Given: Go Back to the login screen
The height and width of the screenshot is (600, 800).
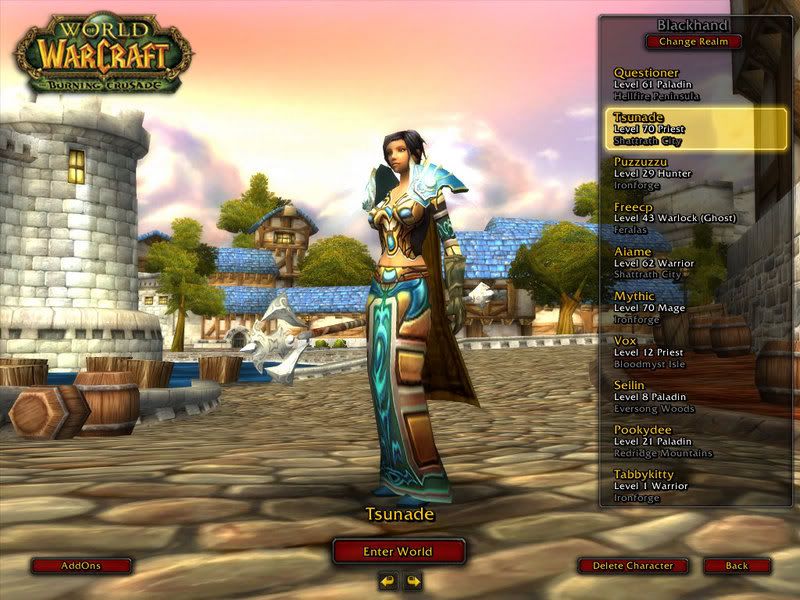Looking at the screenshot, I should [737, 566].
